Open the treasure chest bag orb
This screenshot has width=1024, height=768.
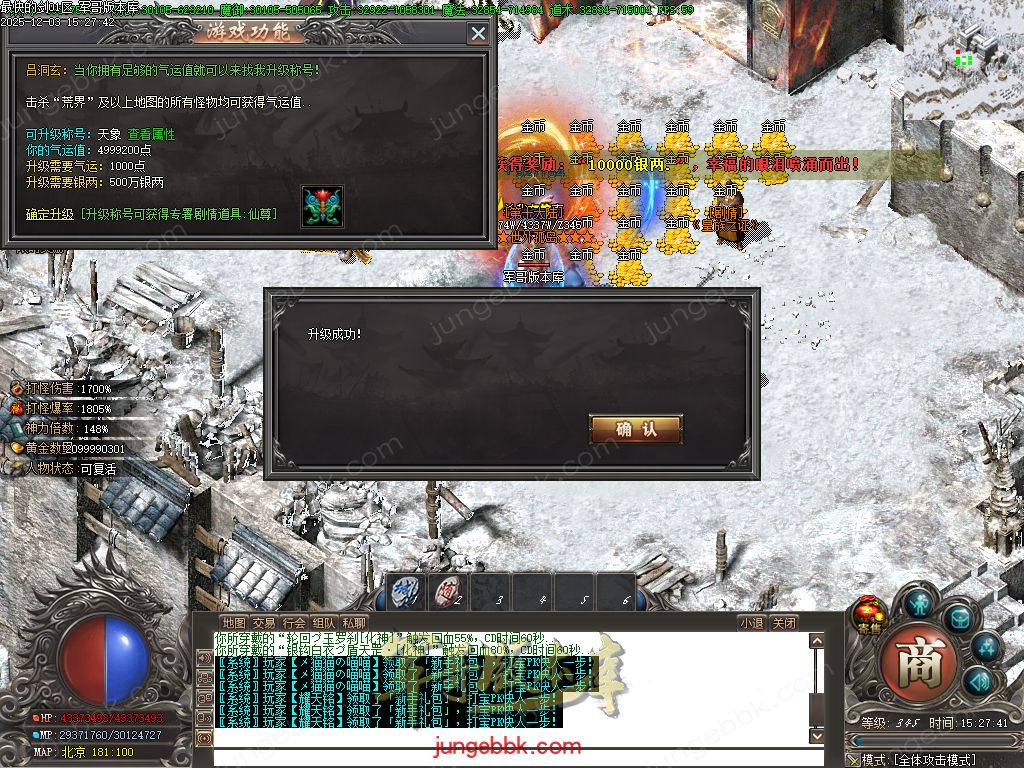[959, 618]
